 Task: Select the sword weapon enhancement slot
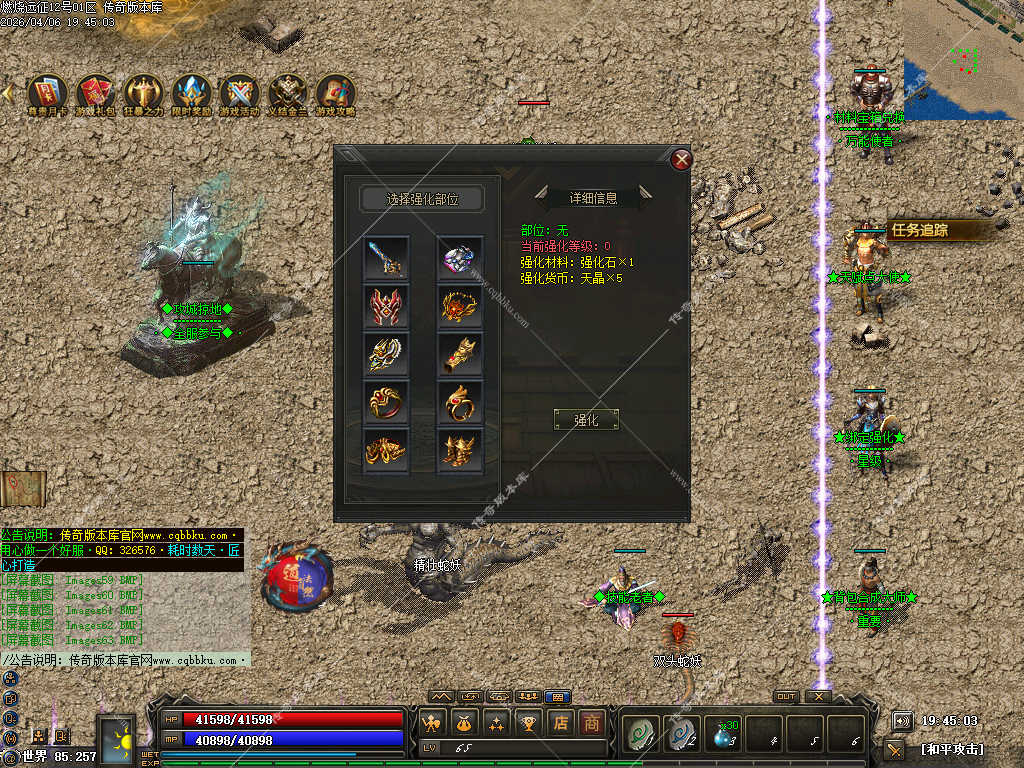[x=386, y=259]
